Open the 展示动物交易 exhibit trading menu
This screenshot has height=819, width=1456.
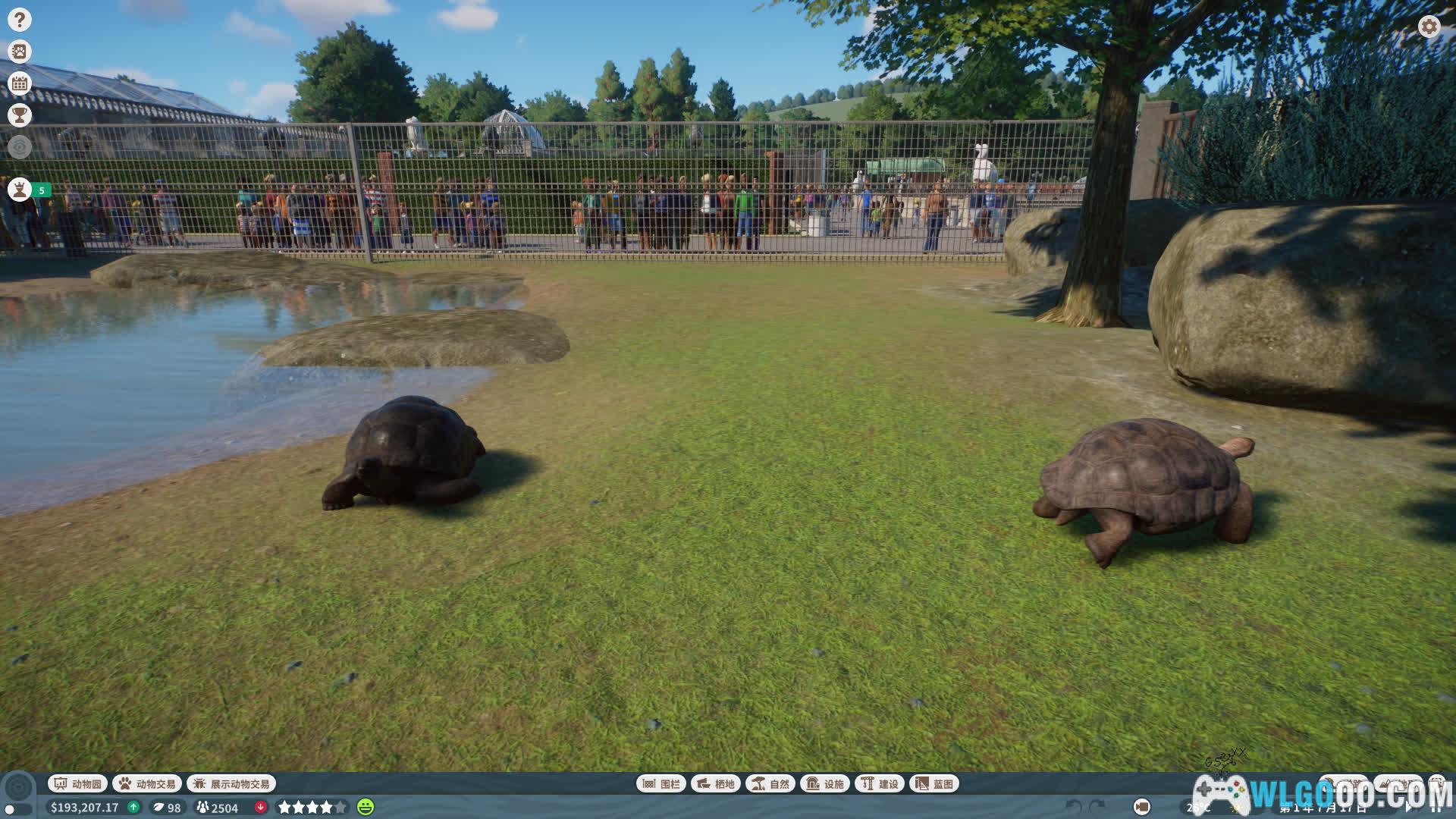click(x=231, y=783)
